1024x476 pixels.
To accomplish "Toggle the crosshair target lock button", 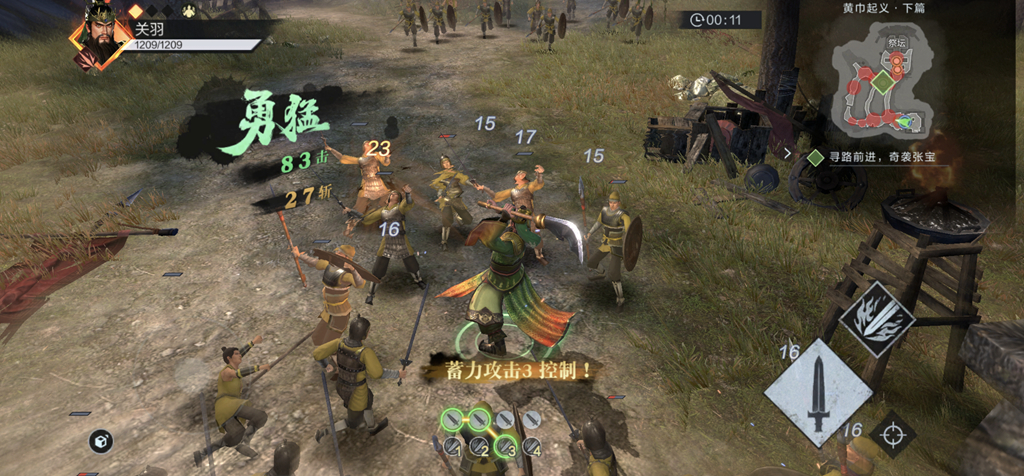I will click(x=892, y=434).
